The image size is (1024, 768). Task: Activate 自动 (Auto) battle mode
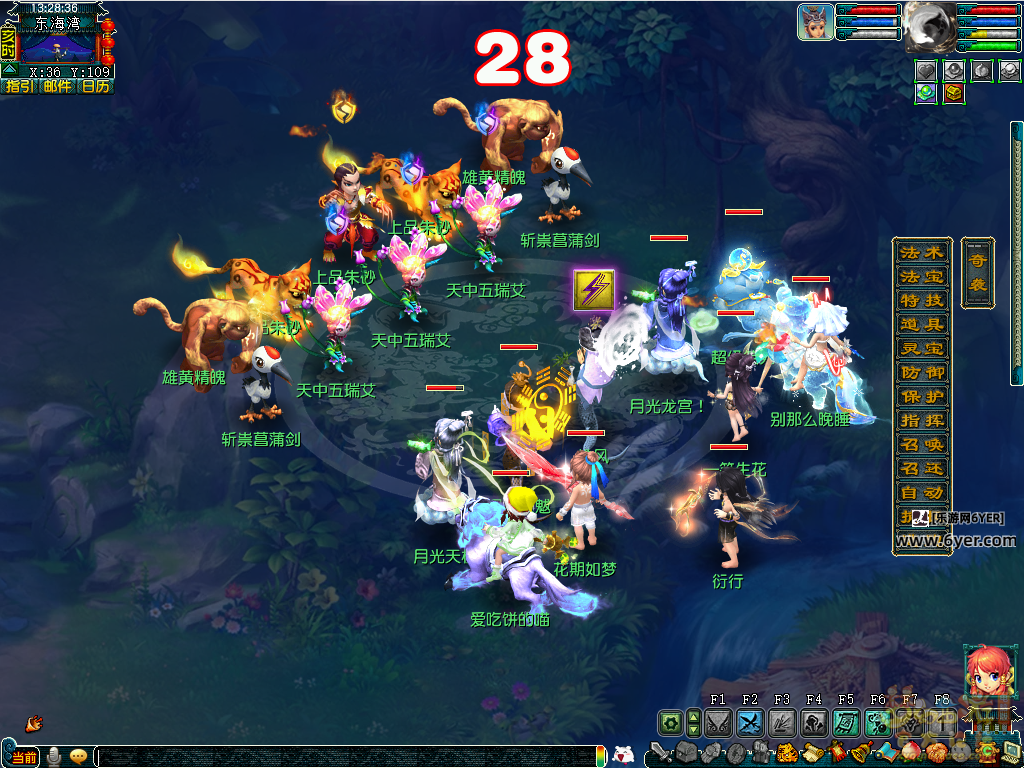click(921, 492)
